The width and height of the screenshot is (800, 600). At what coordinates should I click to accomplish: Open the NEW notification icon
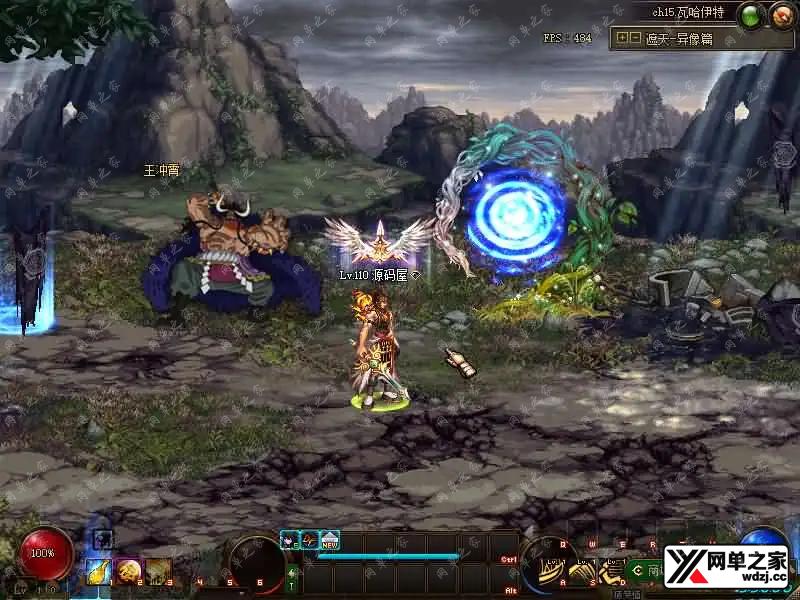pyautogui.click(x=329, y=540)
